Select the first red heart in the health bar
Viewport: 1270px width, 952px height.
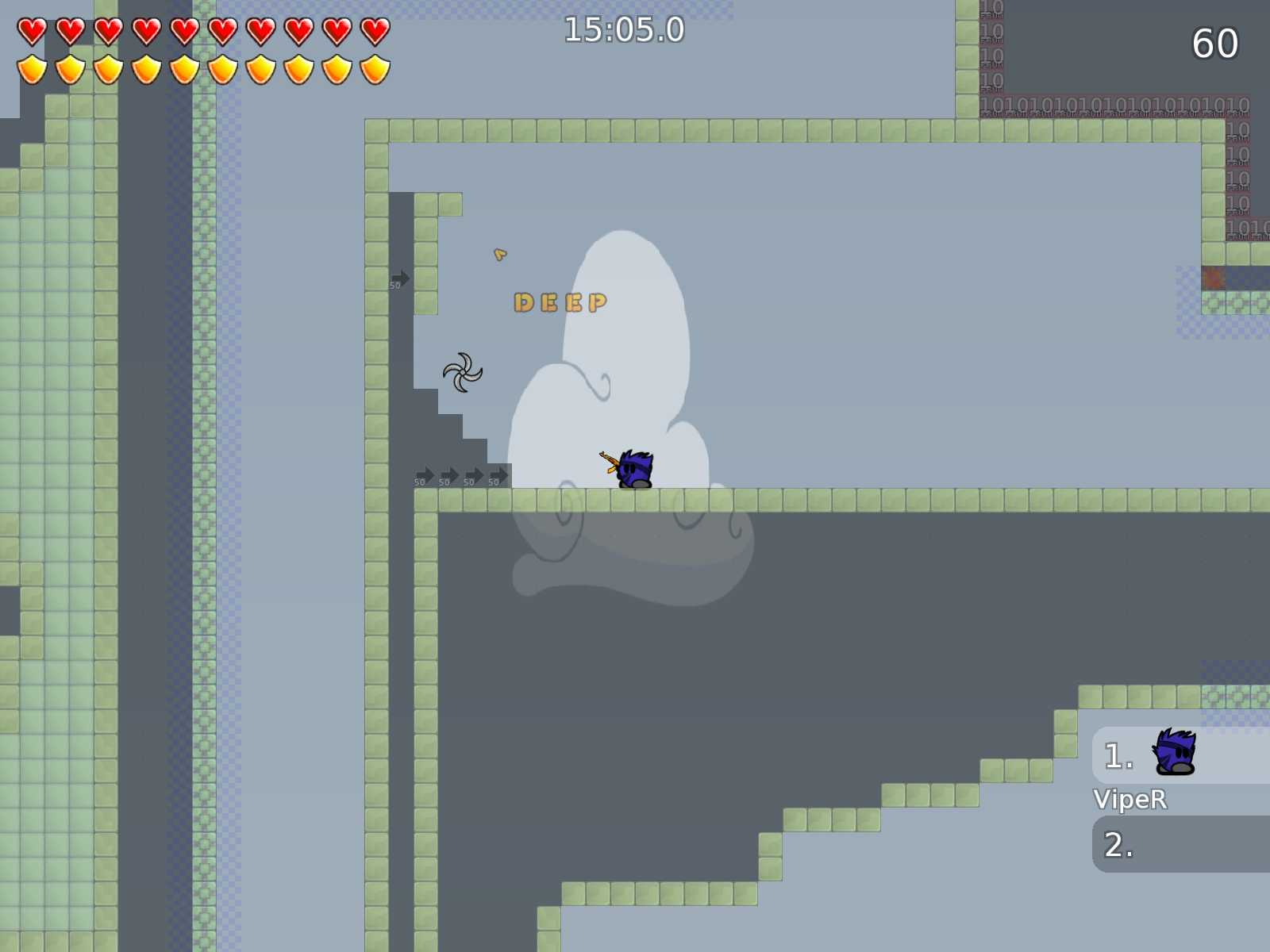32,32
